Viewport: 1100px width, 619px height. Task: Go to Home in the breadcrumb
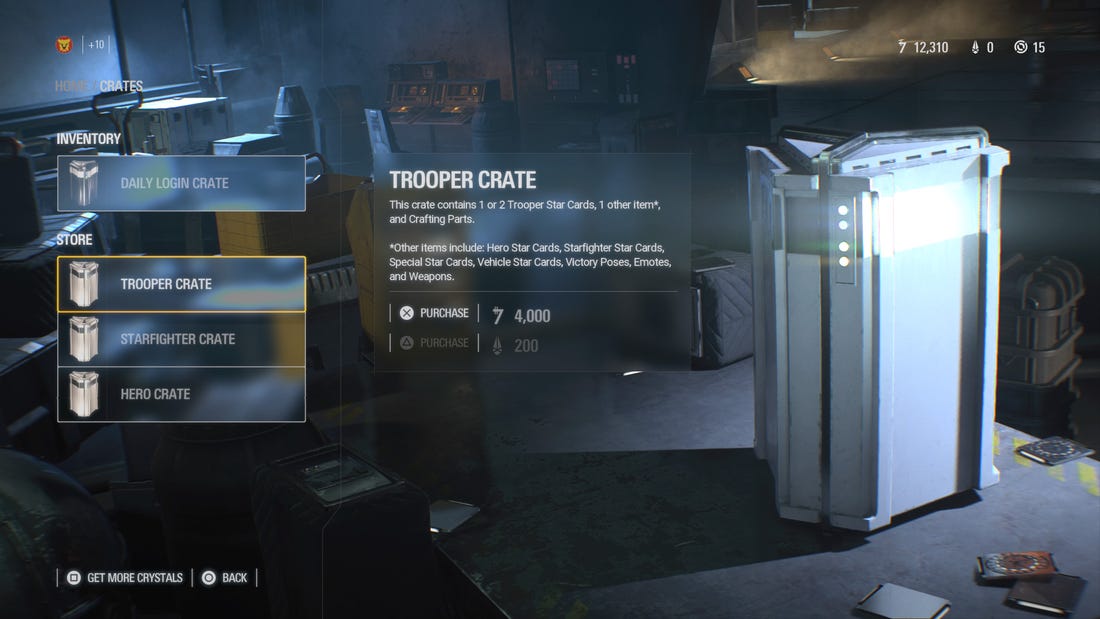(71, 86)
